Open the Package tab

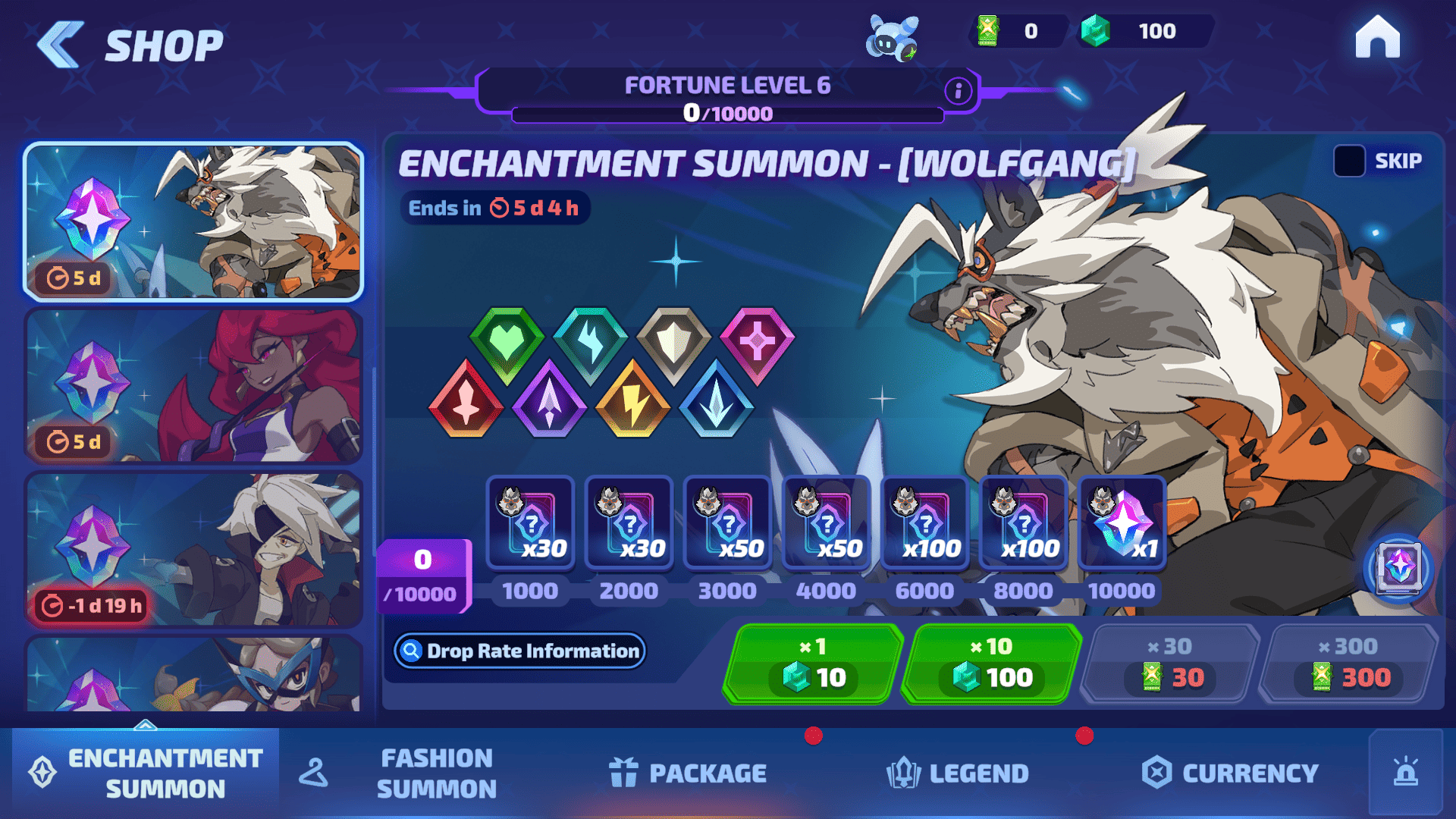click(x=689, y=773)
